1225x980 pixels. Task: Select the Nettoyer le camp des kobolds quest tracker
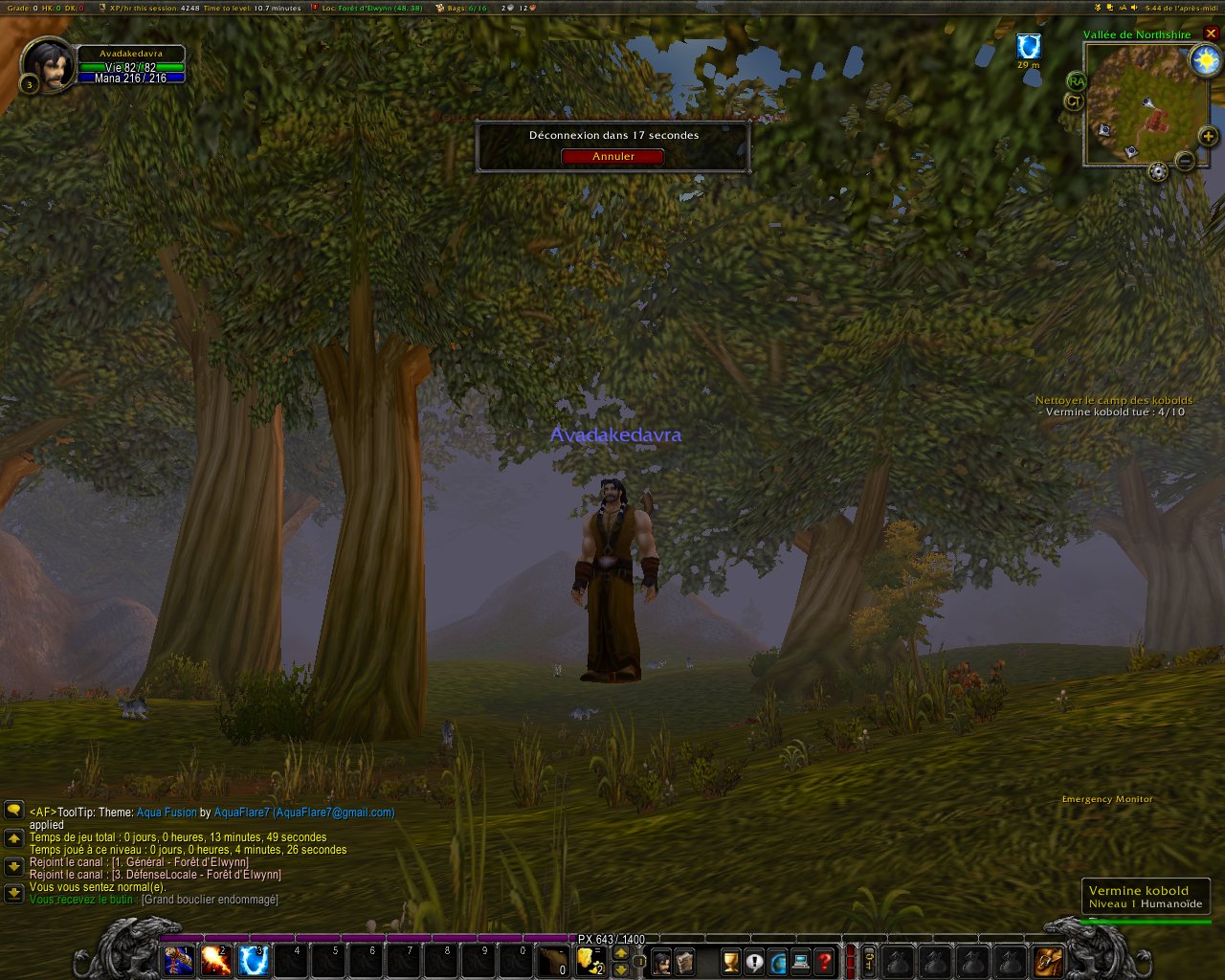point(1114,400)
